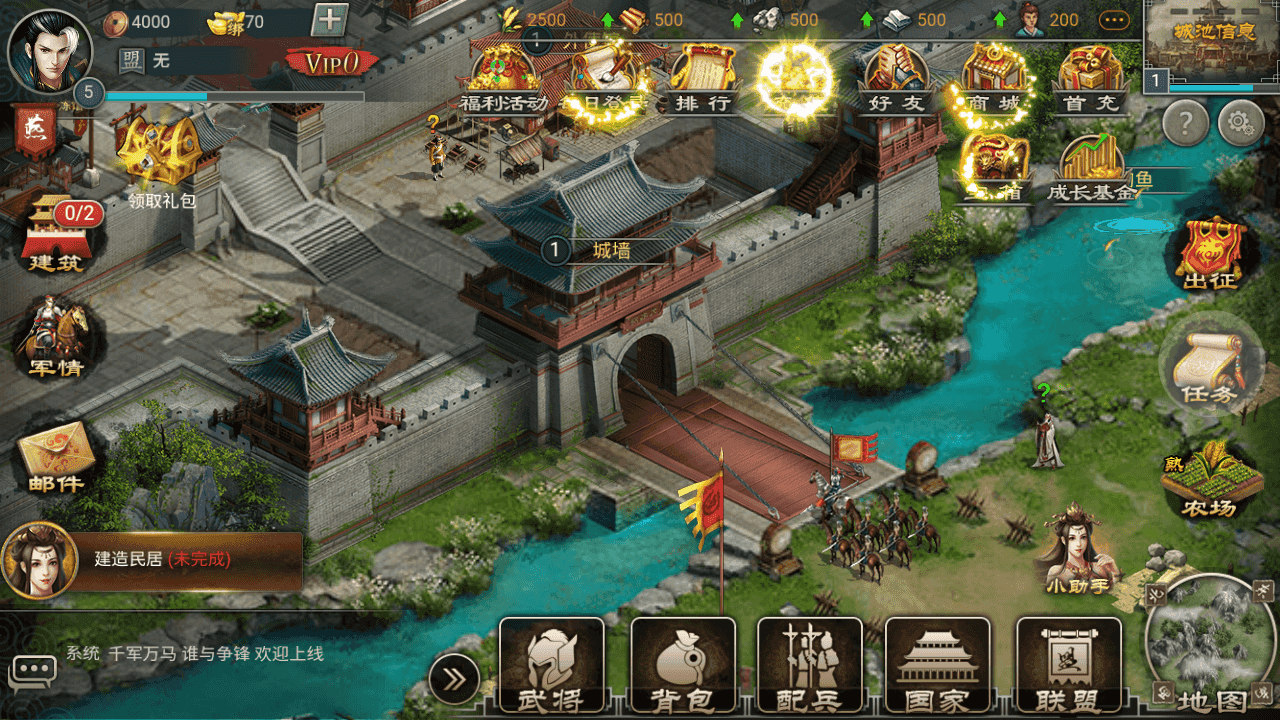
Task: Launch an expedition with 出征
Action: 1210,252
